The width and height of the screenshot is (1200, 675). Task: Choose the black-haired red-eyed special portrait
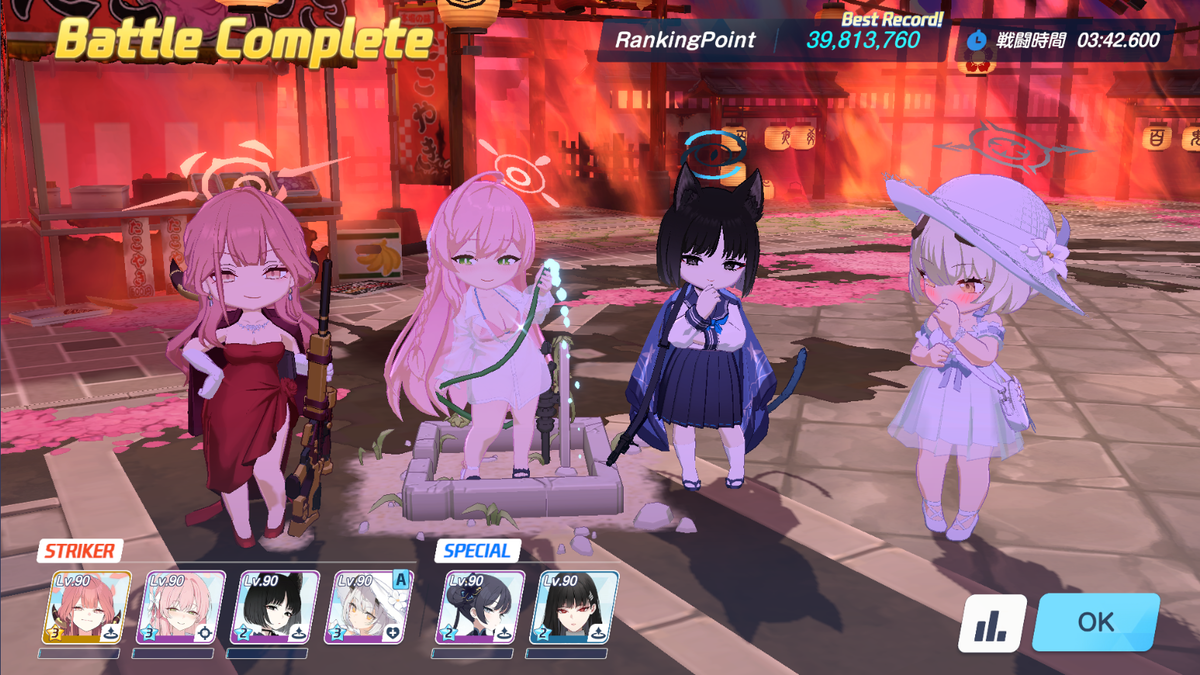(572, 607)
